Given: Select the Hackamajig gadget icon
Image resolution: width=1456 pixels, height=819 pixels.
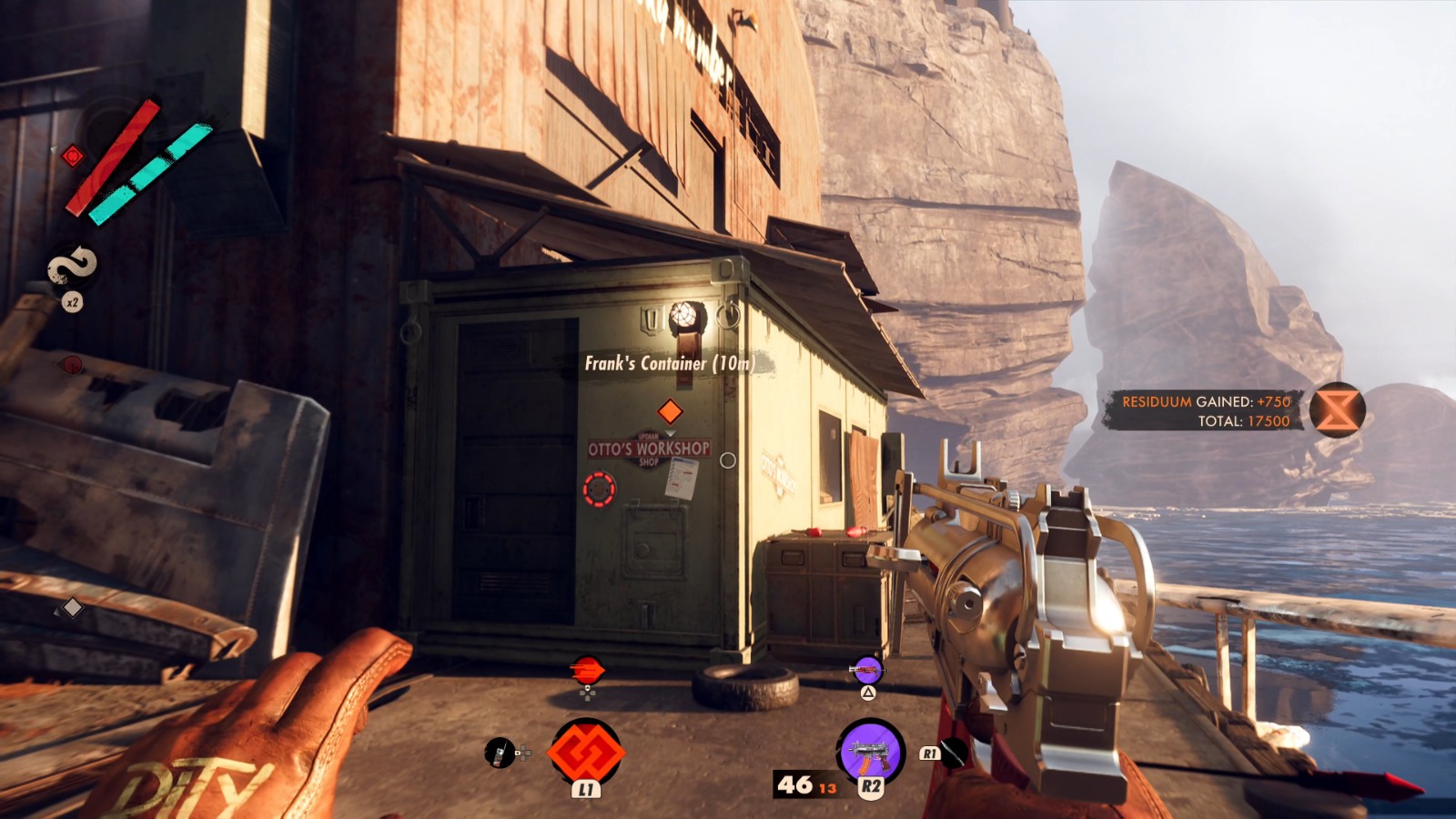Looking at the screenshot, I should pyautogui.click(x=499, y=753).
